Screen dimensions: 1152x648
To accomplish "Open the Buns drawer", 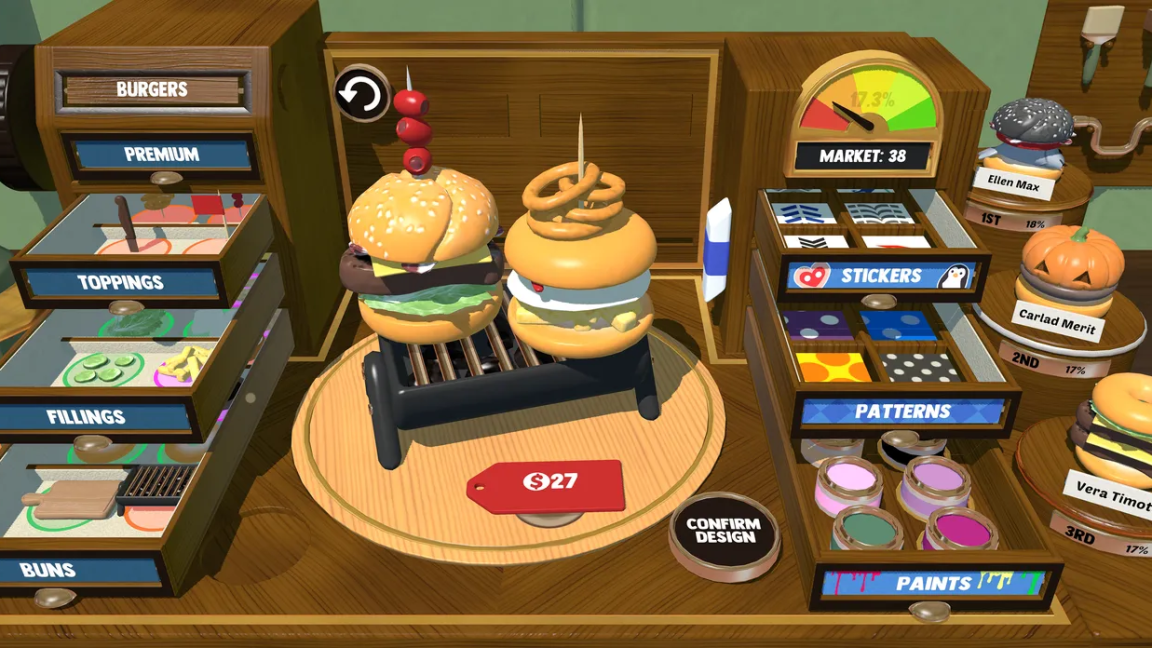I will click(48, 571).
